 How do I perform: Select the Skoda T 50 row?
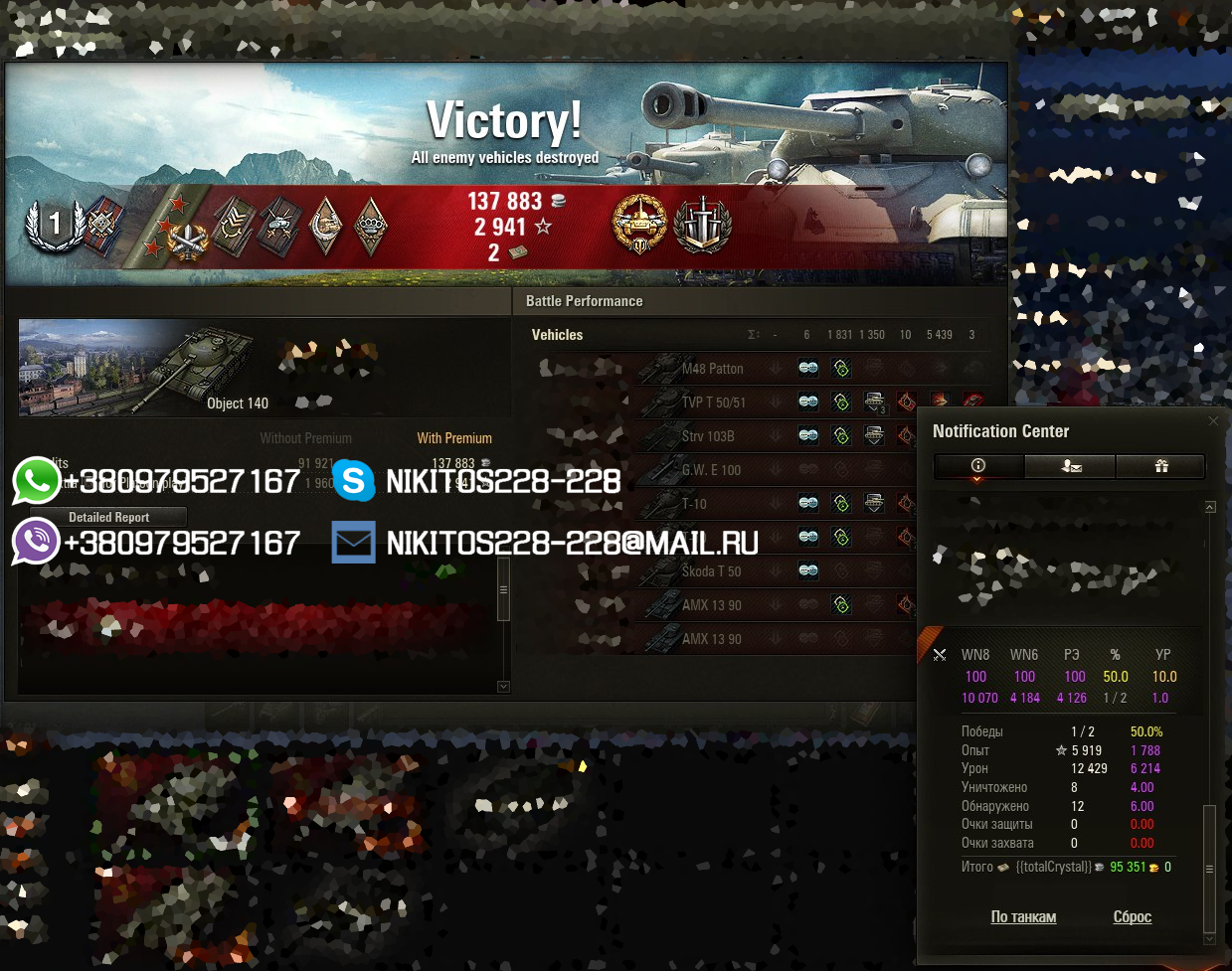(x=711, y=571)
